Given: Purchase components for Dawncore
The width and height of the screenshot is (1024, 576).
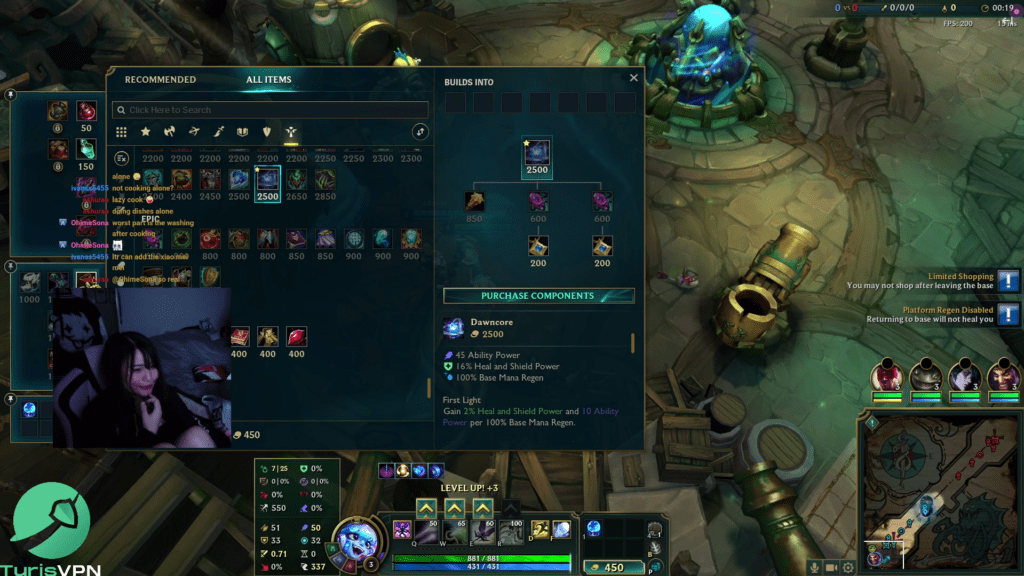Looking at the screenshot, I should [x=538, y=296].
